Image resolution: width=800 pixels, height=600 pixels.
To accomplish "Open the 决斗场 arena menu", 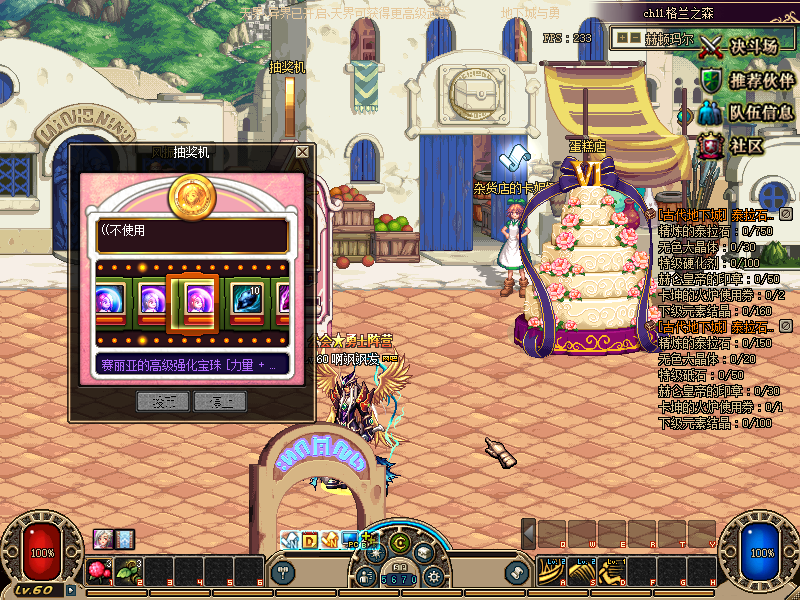I will pyautogui.click(x=742, y=47).
